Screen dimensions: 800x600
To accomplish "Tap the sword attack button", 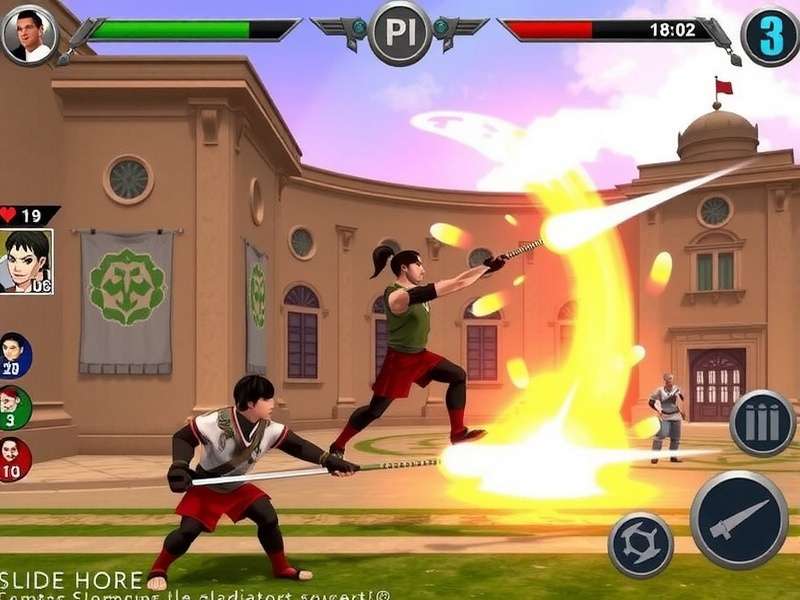I will [739, 519].
